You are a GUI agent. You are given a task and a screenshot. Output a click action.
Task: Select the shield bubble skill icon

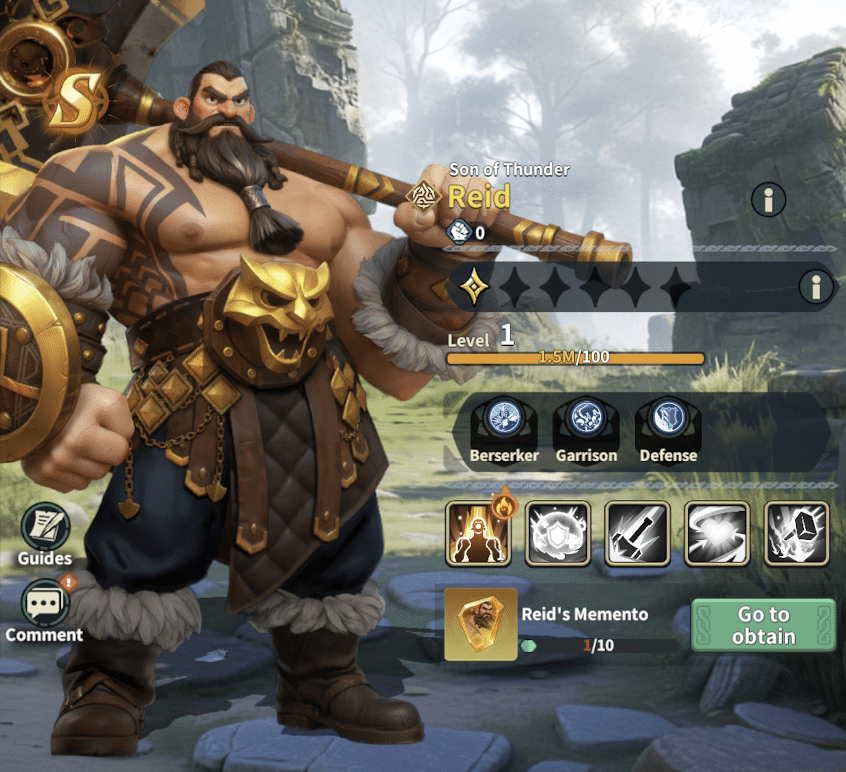click(x=558, y=534)
